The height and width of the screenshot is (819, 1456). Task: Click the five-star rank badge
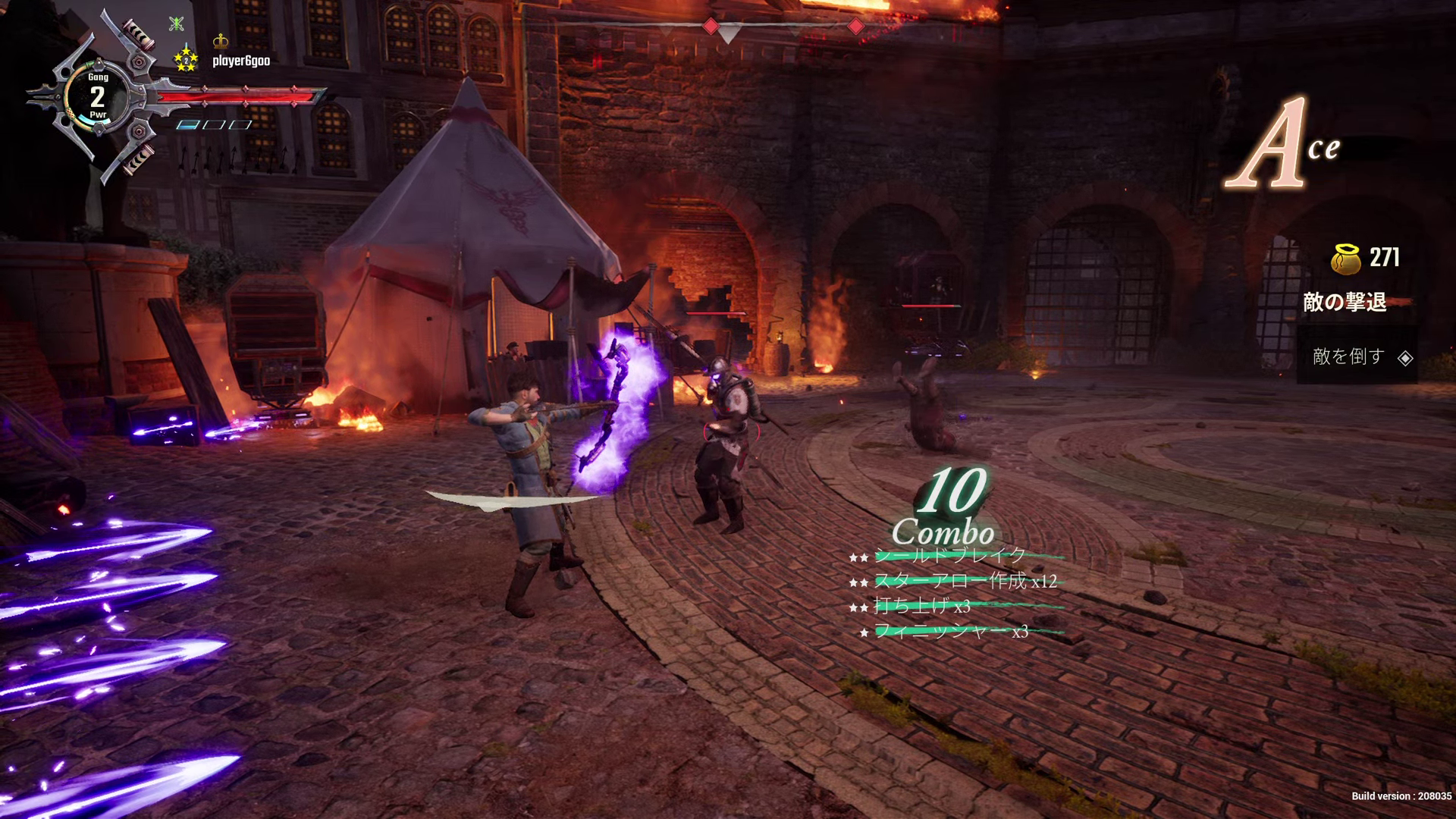point(186,58)
